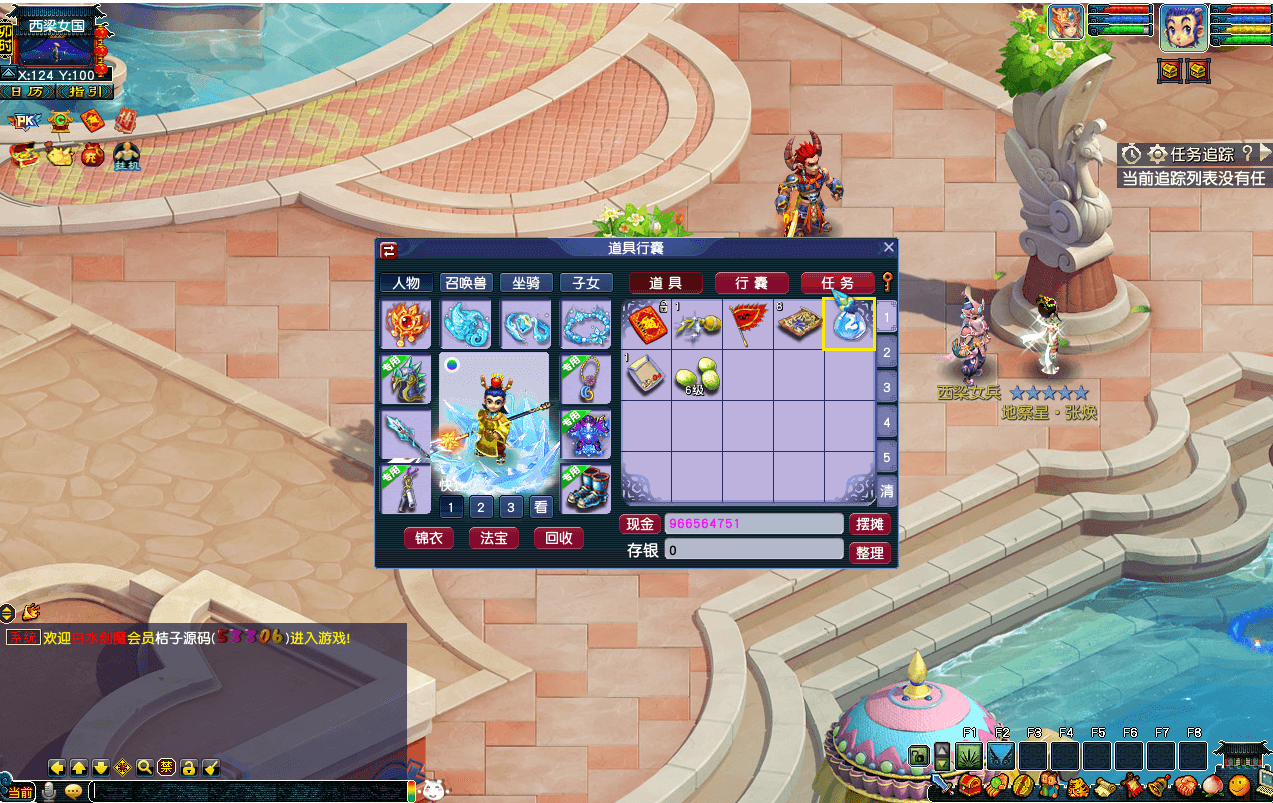Screen dimensions: 1273x803
Task: Click the 摆摊 stall button
Action: click(869, 524)
